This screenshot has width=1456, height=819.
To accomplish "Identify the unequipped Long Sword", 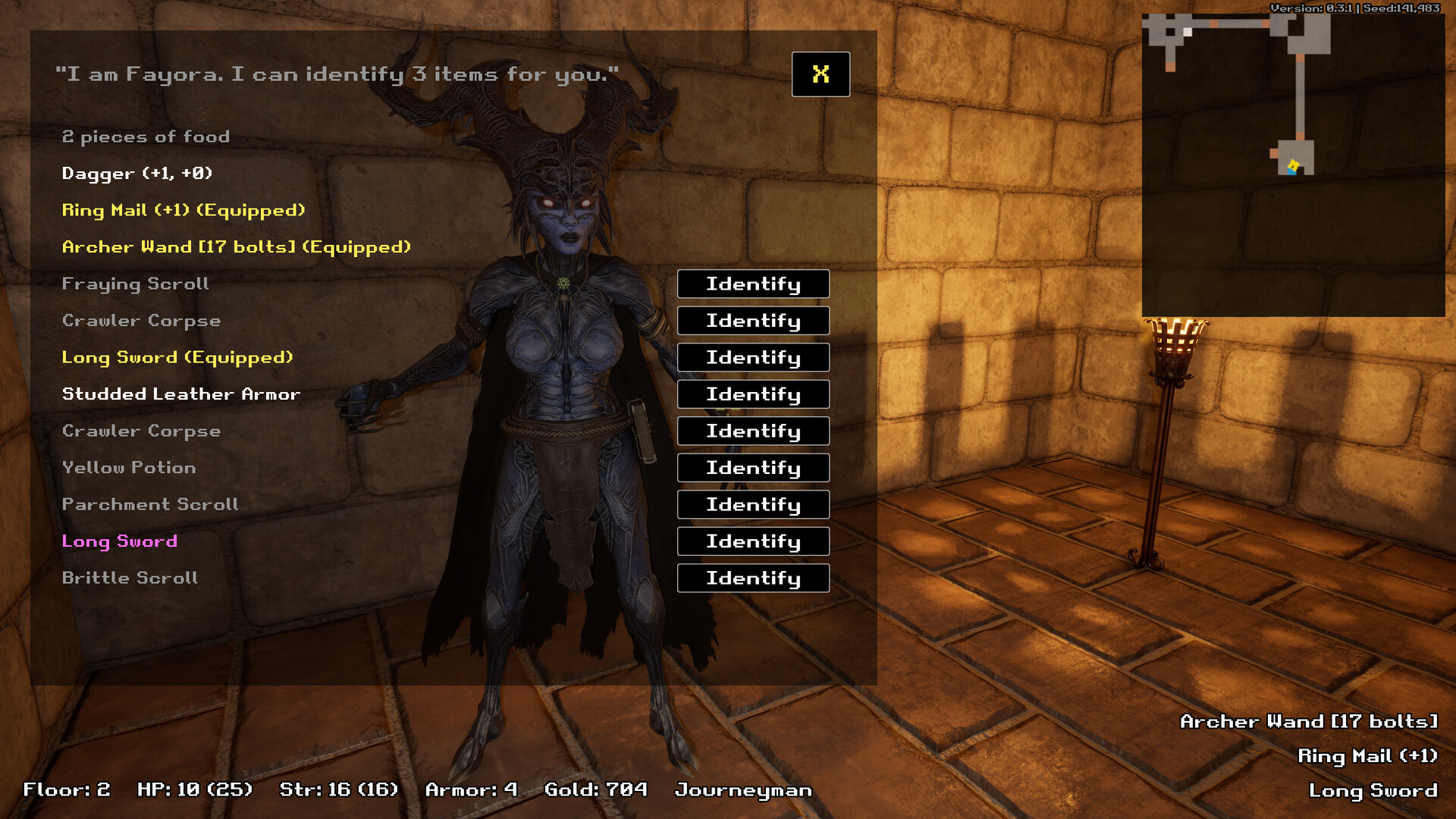I will point(752,541).
